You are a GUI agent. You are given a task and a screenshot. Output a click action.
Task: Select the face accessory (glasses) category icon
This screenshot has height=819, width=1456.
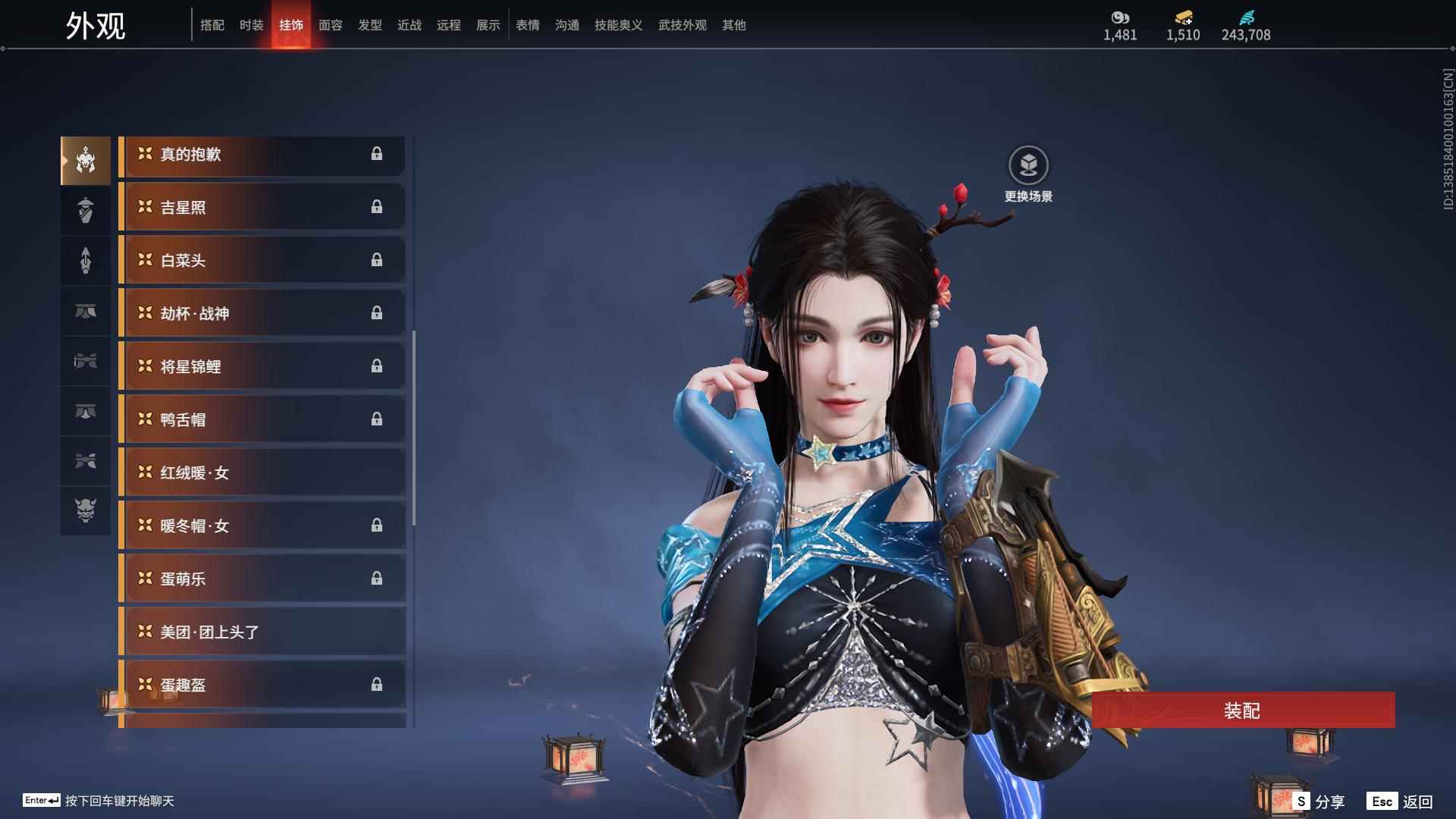pyautogui.click(x=86, y=362)
